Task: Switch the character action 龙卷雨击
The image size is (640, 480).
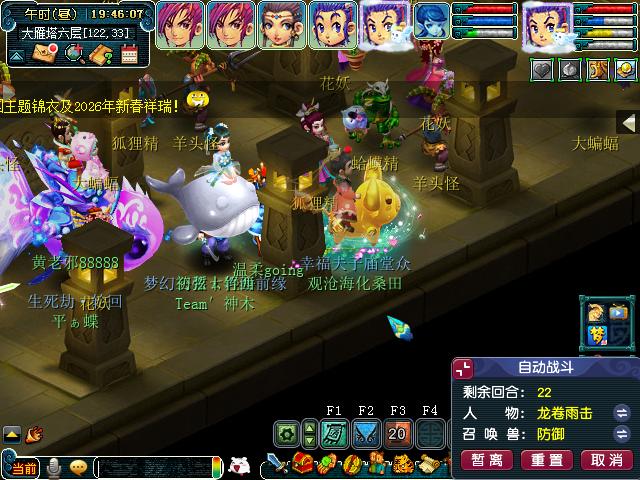Action: pos(621,413)
